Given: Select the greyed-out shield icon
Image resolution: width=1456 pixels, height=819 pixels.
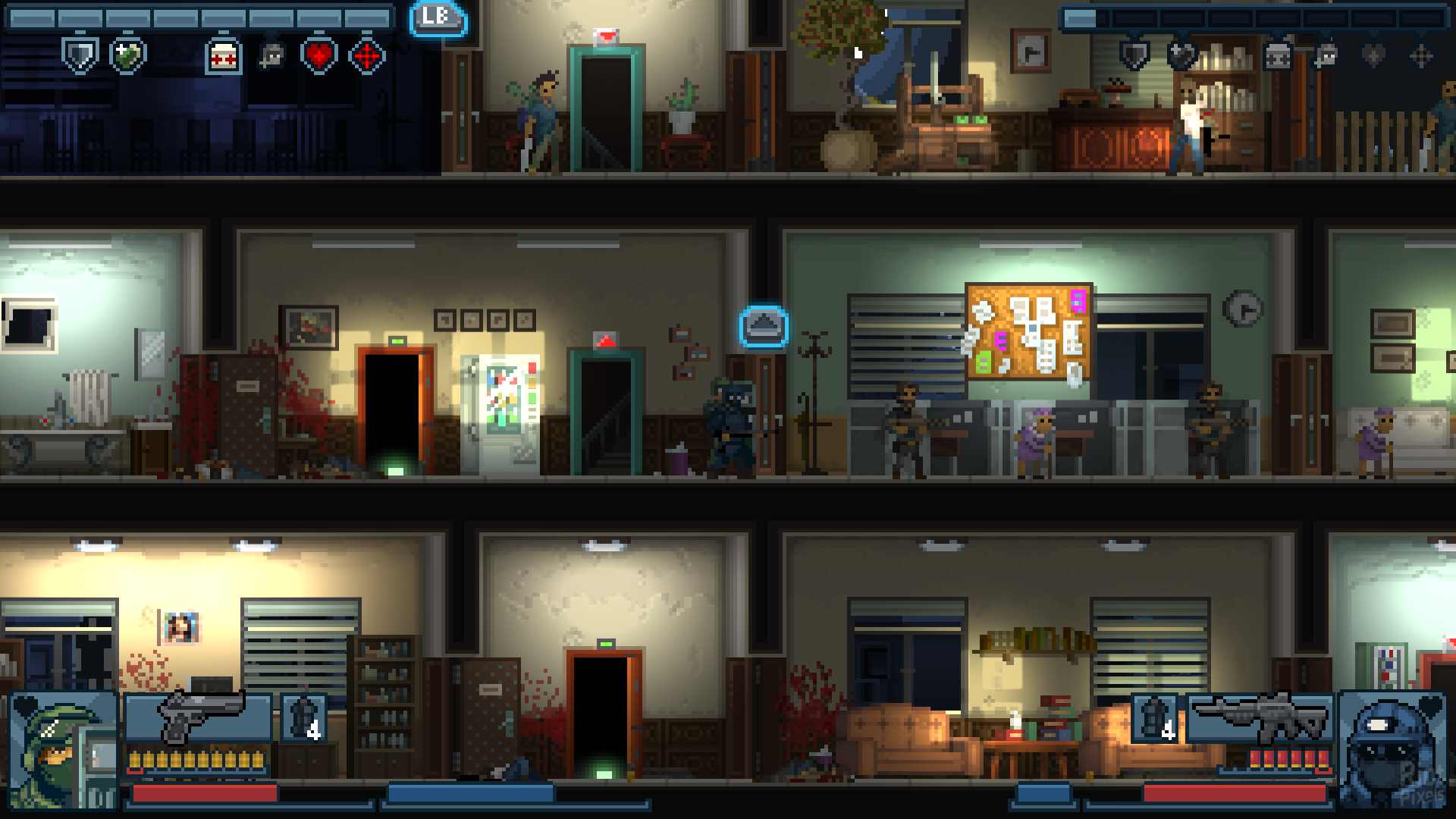Looking at the screenshot, I should tap(1134, 55).
